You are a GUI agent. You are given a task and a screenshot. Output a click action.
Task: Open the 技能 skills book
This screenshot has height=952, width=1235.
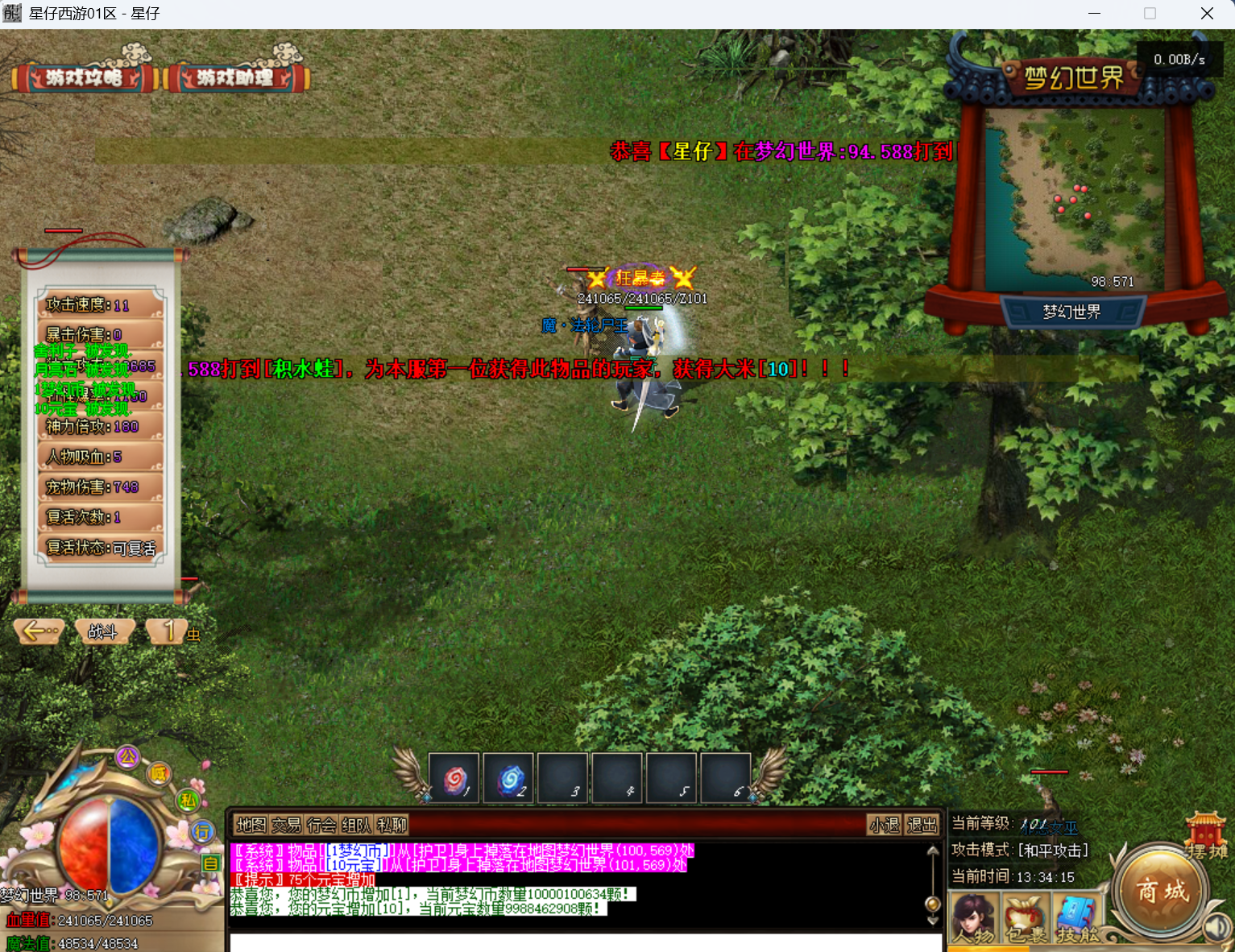coord(1078,918)
